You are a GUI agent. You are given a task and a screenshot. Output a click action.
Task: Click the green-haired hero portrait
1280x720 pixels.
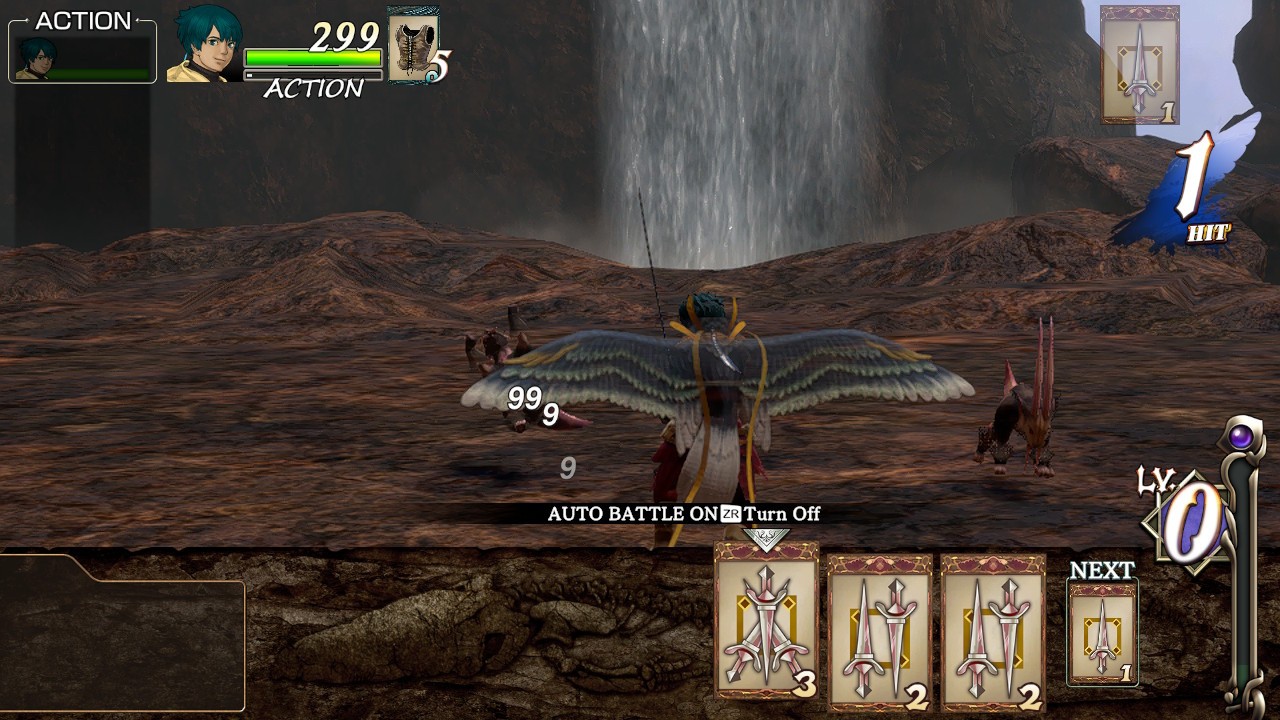[205, 45]
